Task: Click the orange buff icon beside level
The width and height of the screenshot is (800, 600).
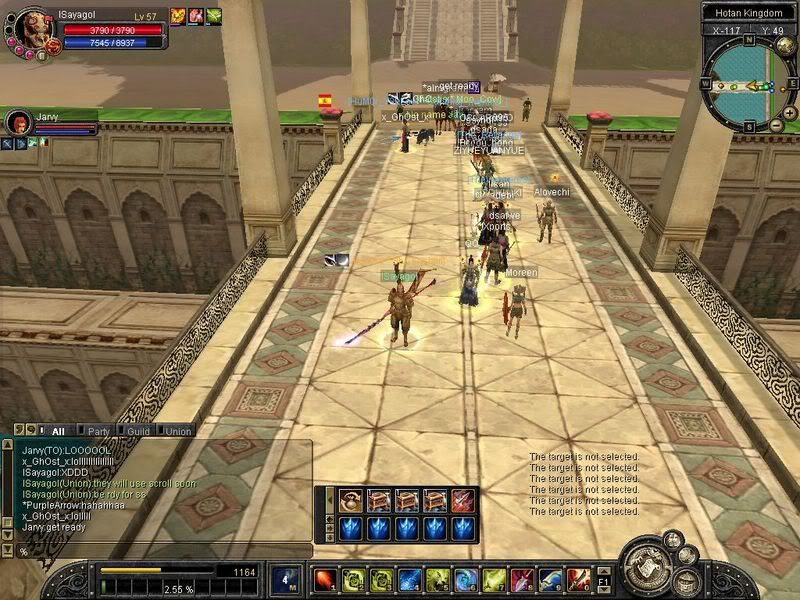Action: tap(178, 16)
